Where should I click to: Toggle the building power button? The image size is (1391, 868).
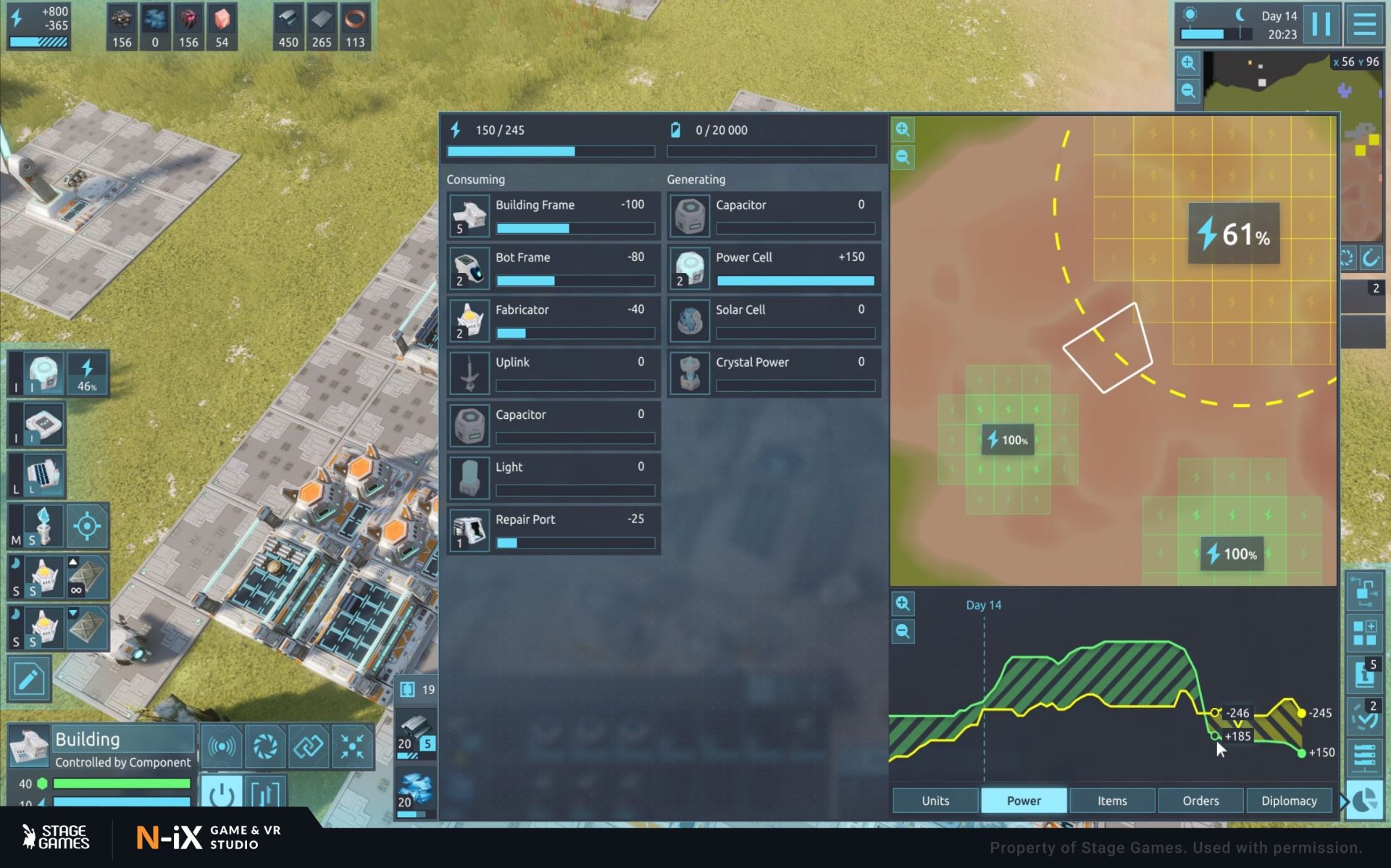click(221, 794)
